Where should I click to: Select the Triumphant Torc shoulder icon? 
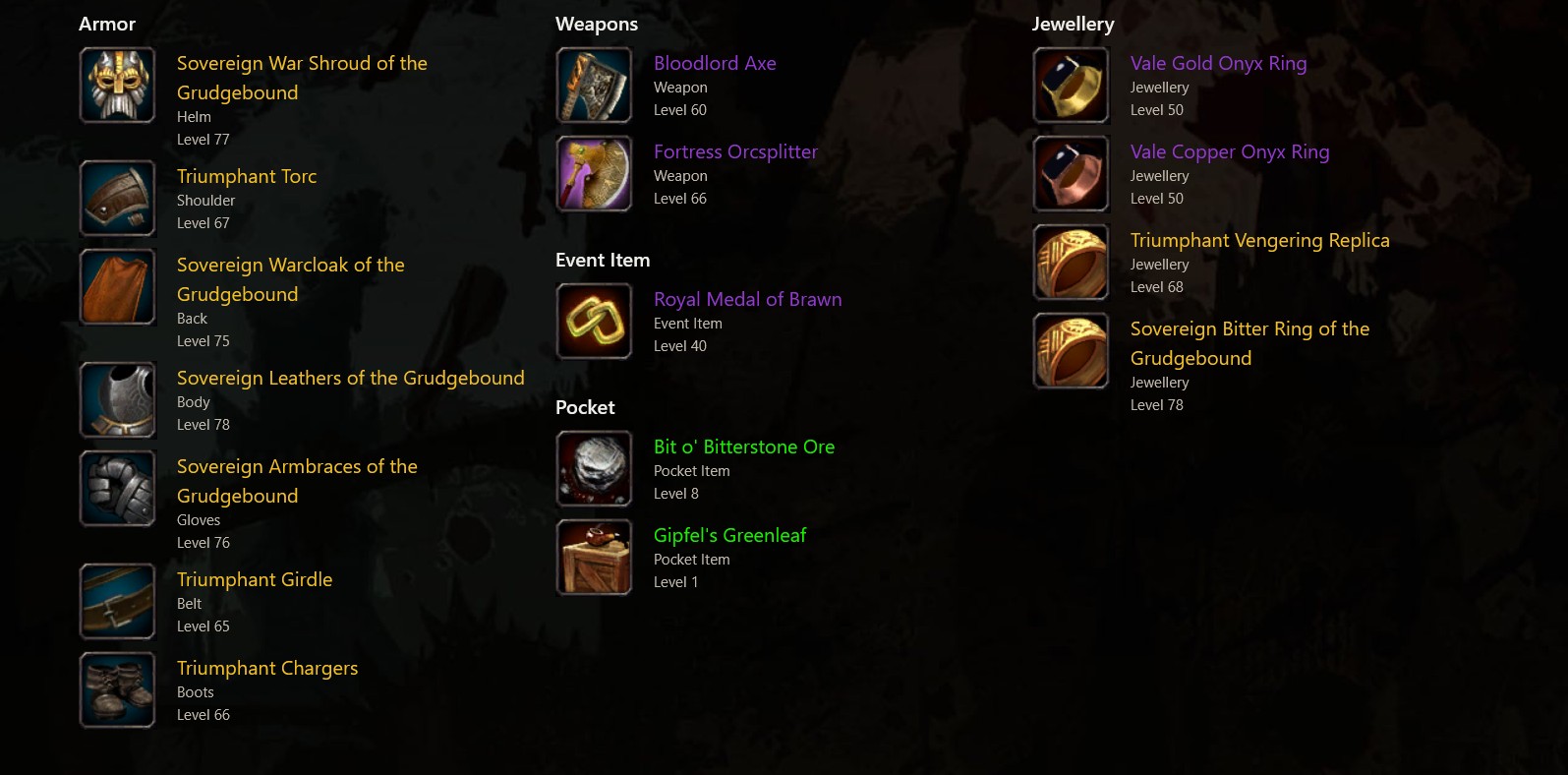(117, 199)
